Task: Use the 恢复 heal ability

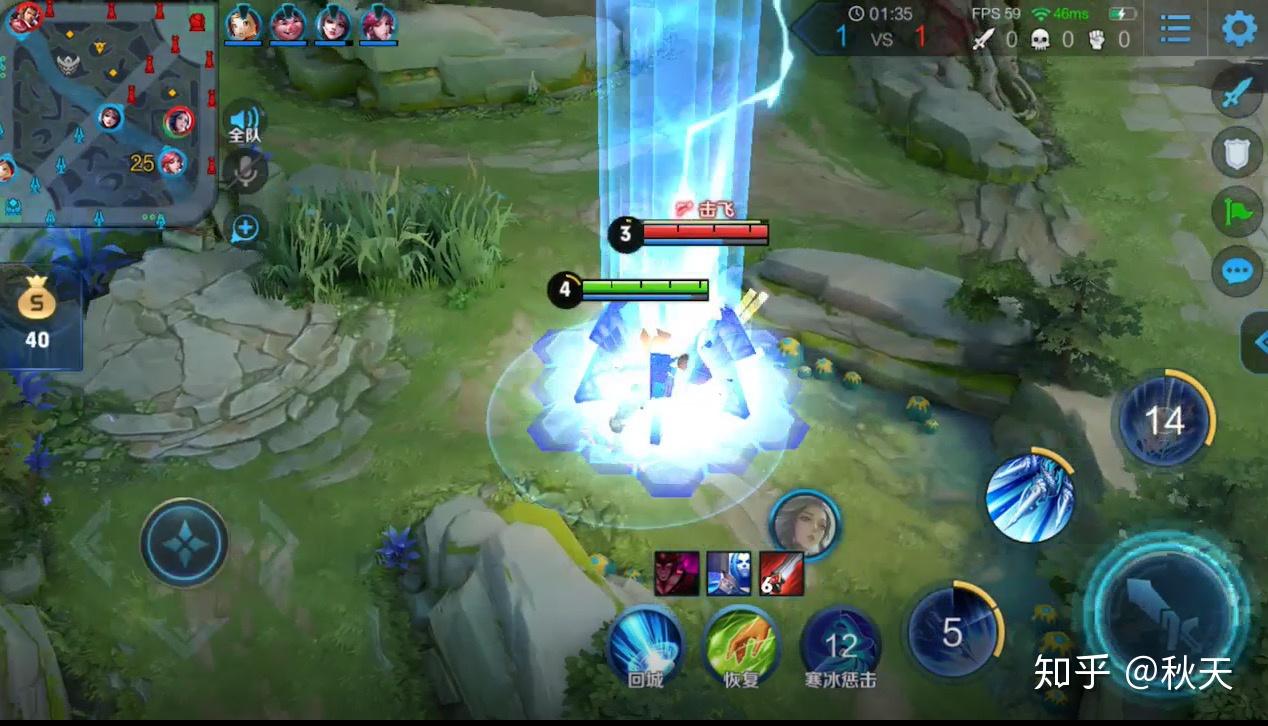Action: (741, 643)
